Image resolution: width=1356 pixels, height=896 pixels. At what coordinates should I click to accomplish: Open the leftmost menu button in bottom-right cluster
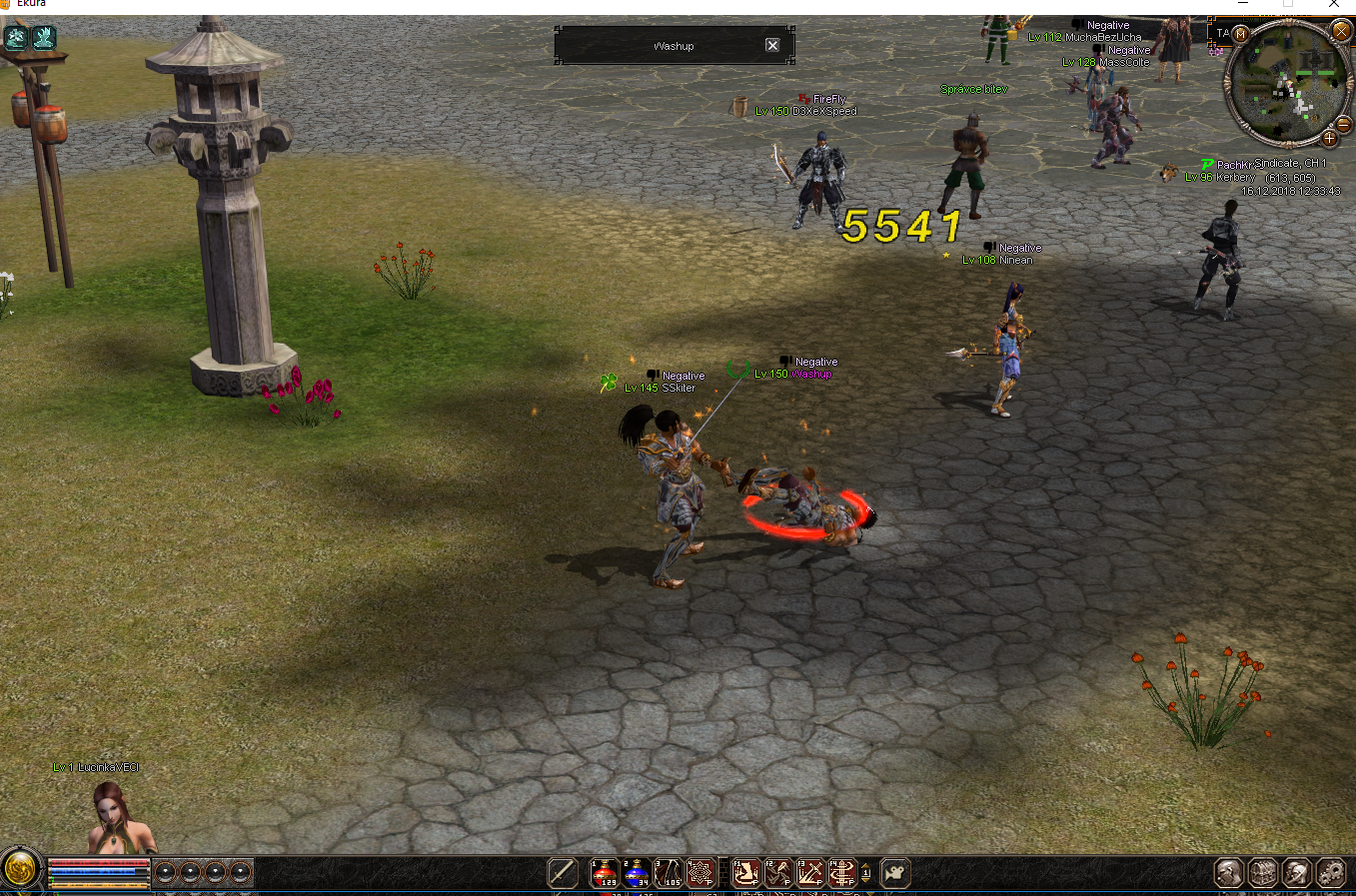[1229, 873]
